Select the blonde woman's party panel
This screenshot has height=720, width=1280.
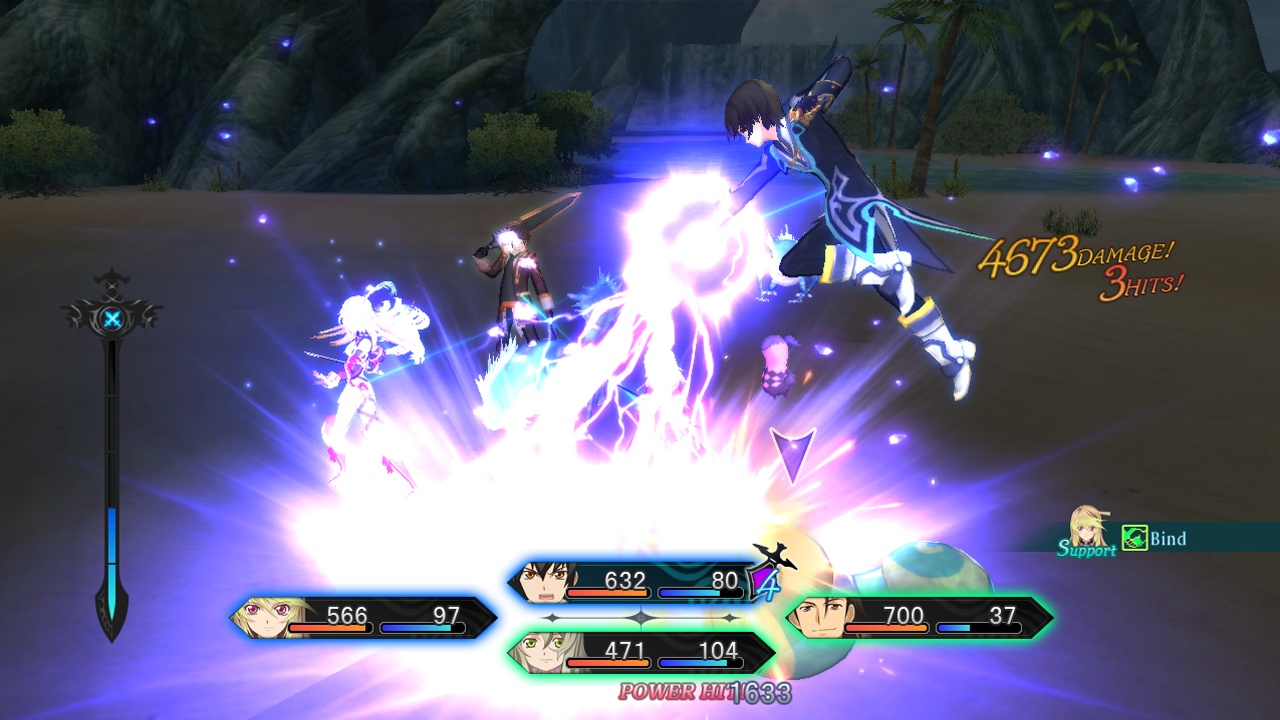(363, 617)
